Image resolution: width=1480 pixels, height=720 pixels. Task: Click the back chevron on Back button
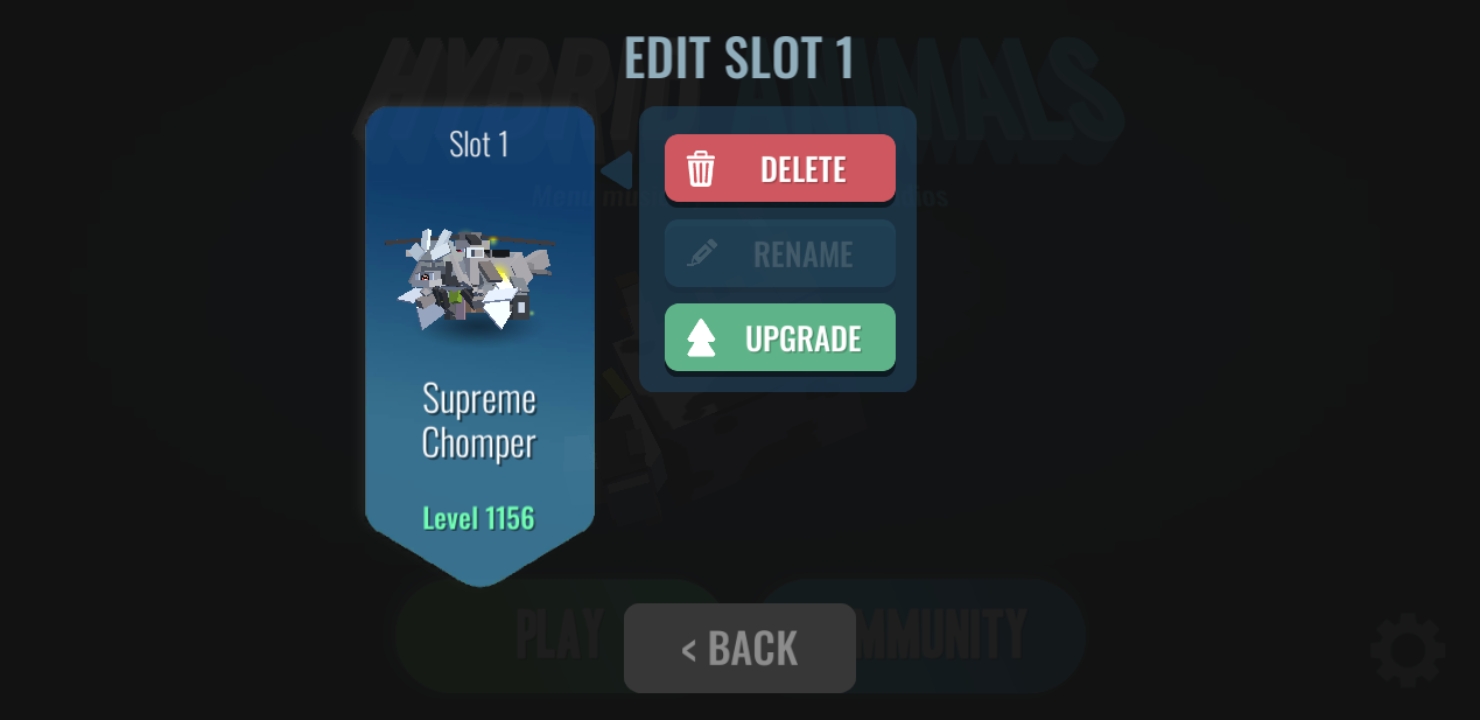click(688, 648)
